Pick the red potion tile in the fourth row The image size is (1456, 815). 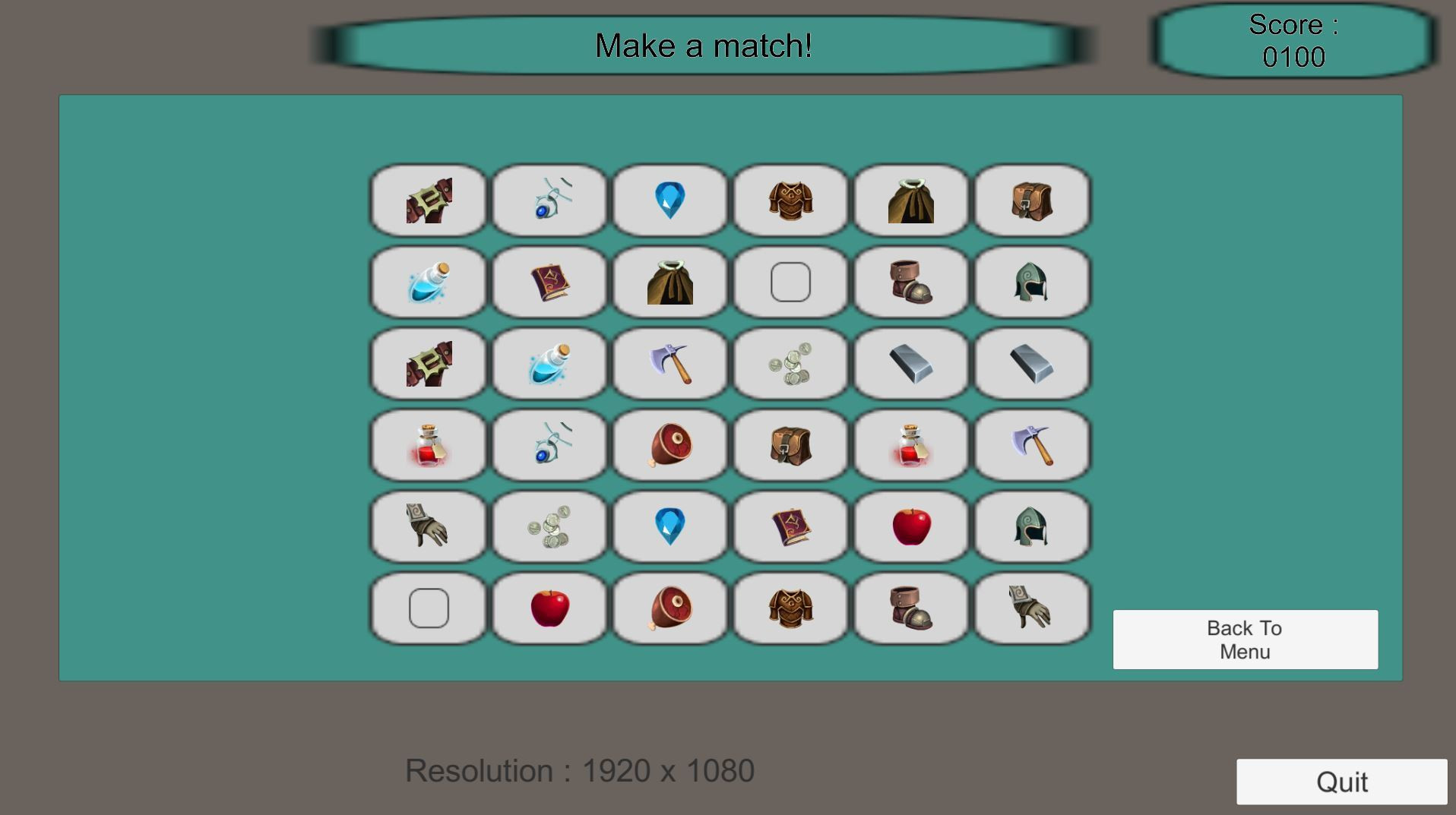coord(428,446)
